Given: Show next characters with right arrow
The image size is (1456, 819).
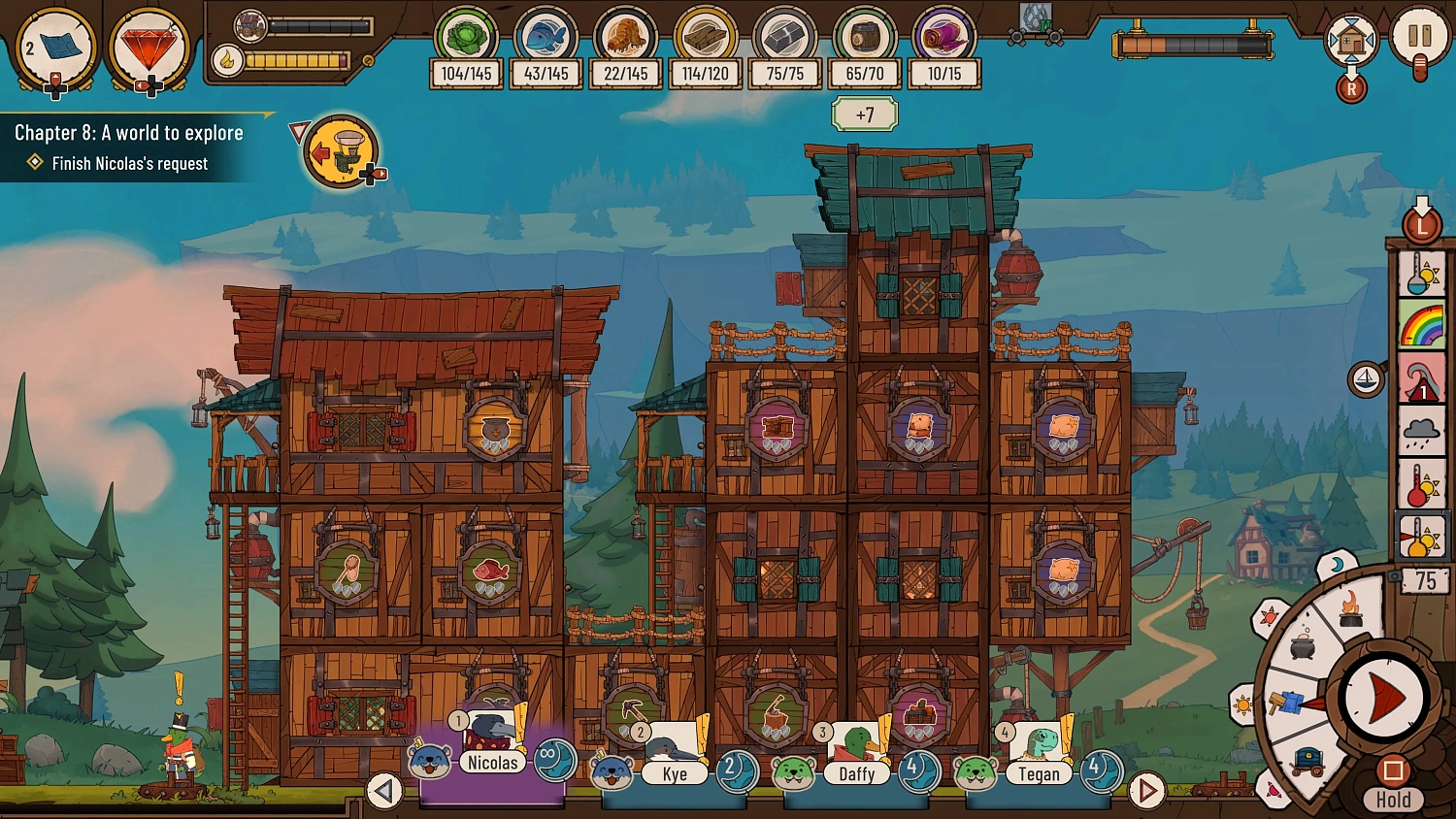Looking at the screenshot, I should pyautogui.click(x=1146, y=791).
